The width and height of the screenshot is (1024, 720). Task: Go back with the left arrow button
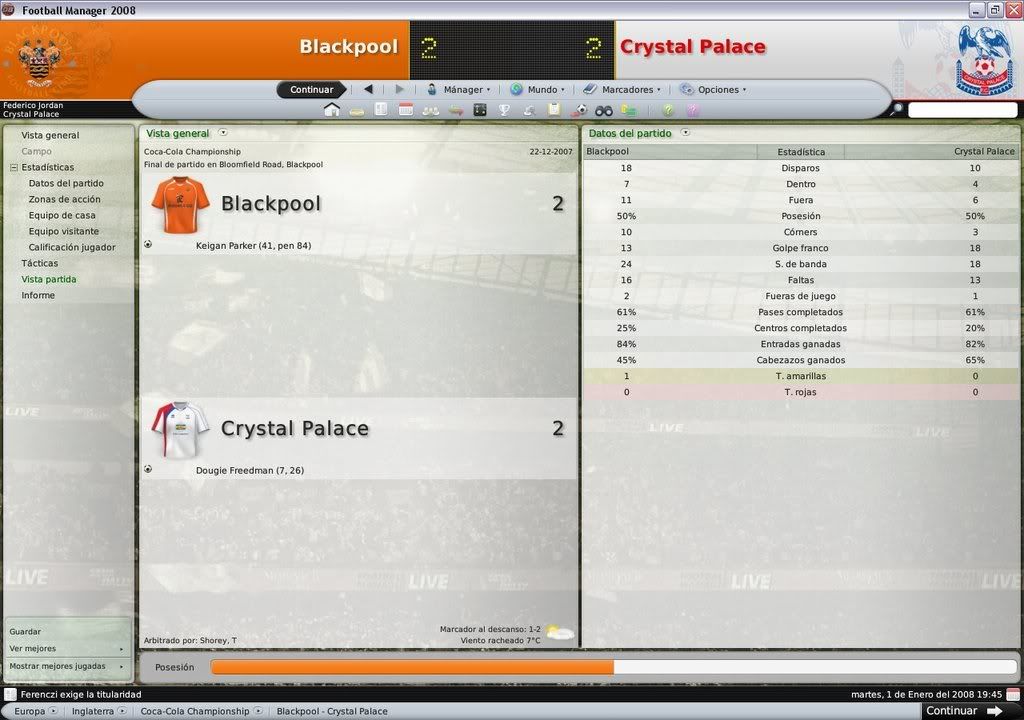click(368, 90)
